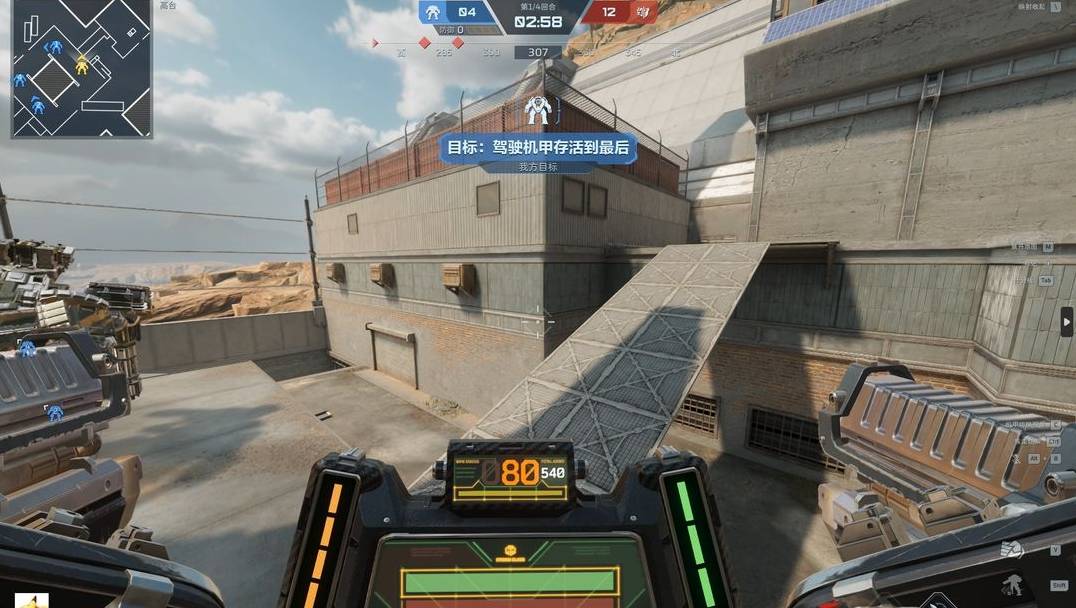Activate the mech fist melee ability icon

click(x=1011, y=548)
